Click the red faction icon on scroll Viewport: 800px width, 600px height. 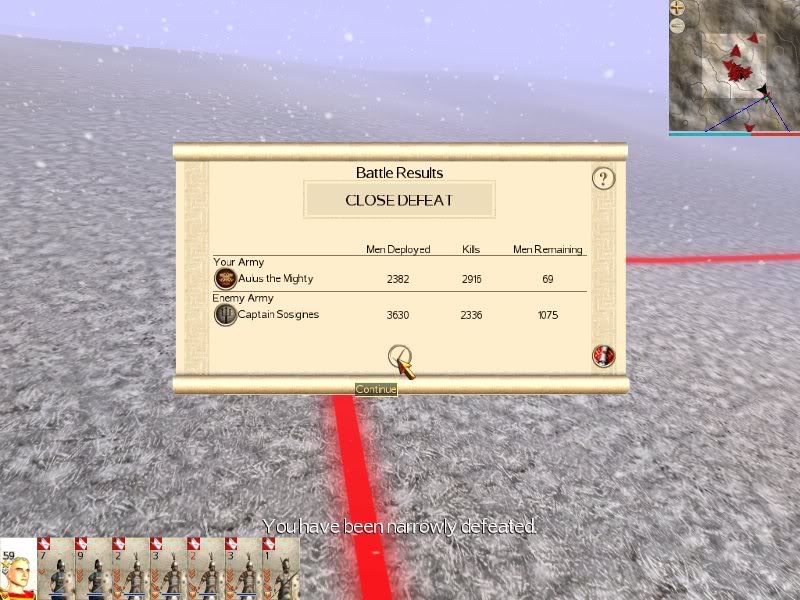[603, 355]
